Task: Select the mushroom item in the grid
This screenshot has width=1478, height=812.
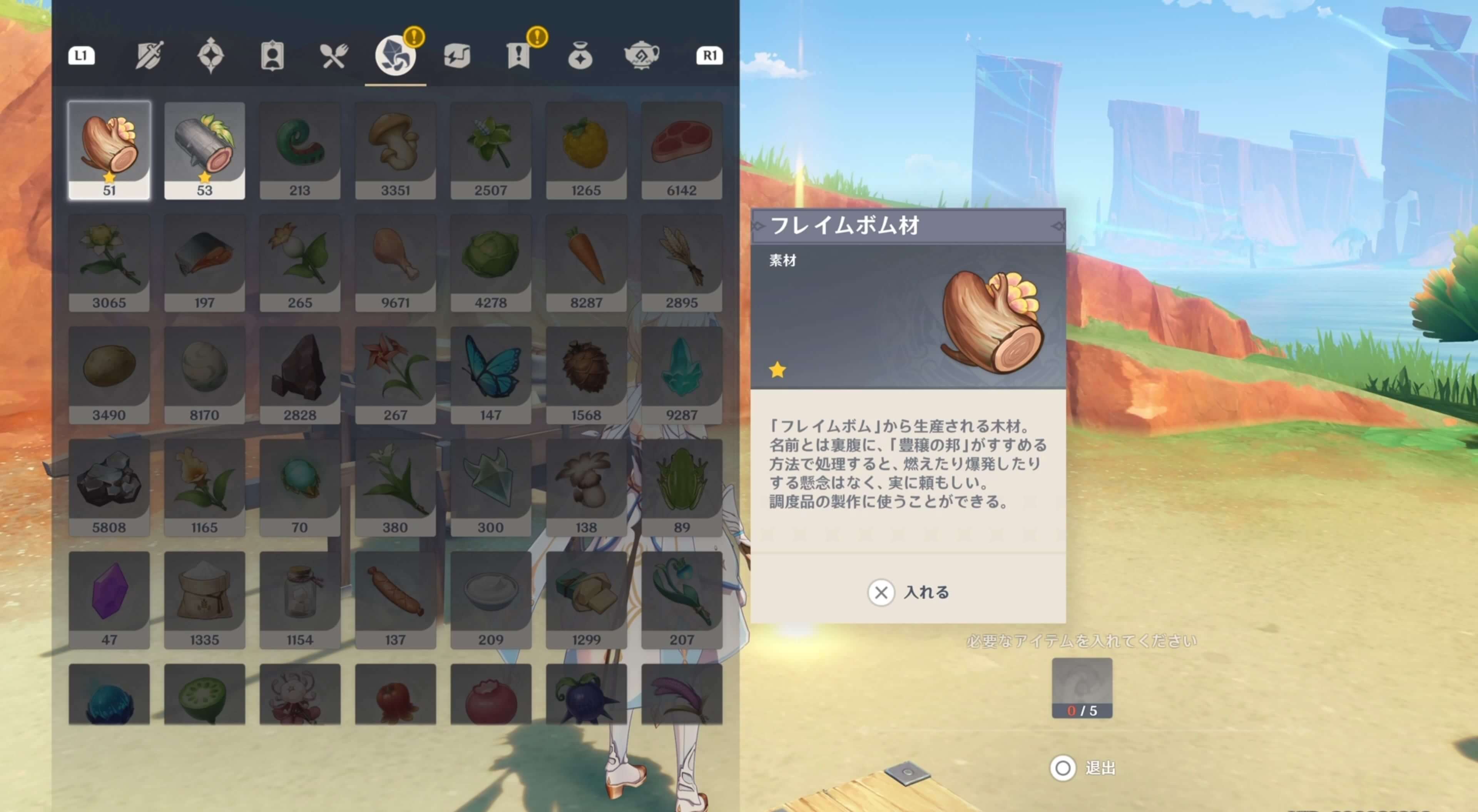Action: point(395,146)
